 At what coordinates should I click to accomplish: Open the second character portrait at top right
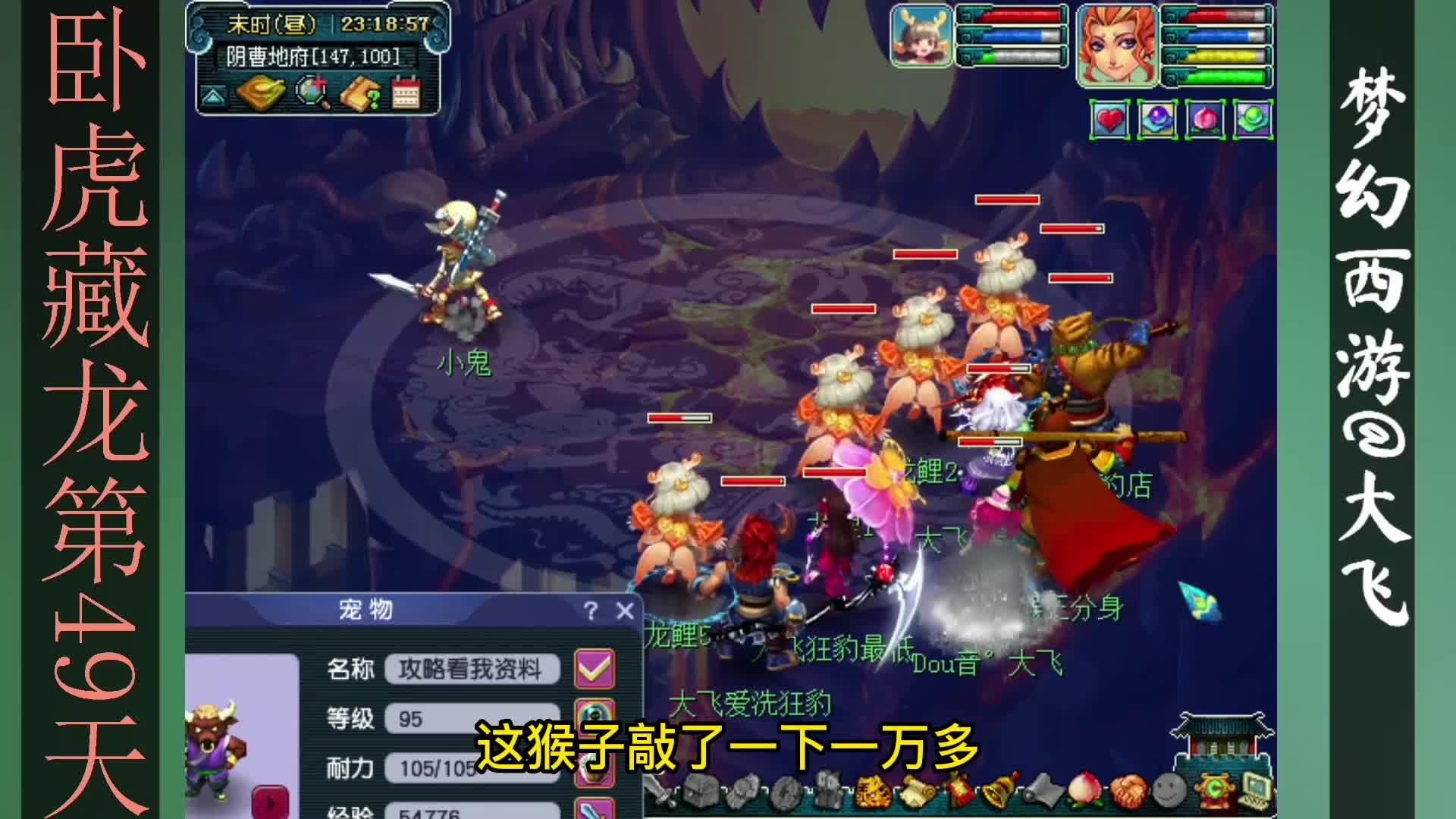coord(1116,45)
